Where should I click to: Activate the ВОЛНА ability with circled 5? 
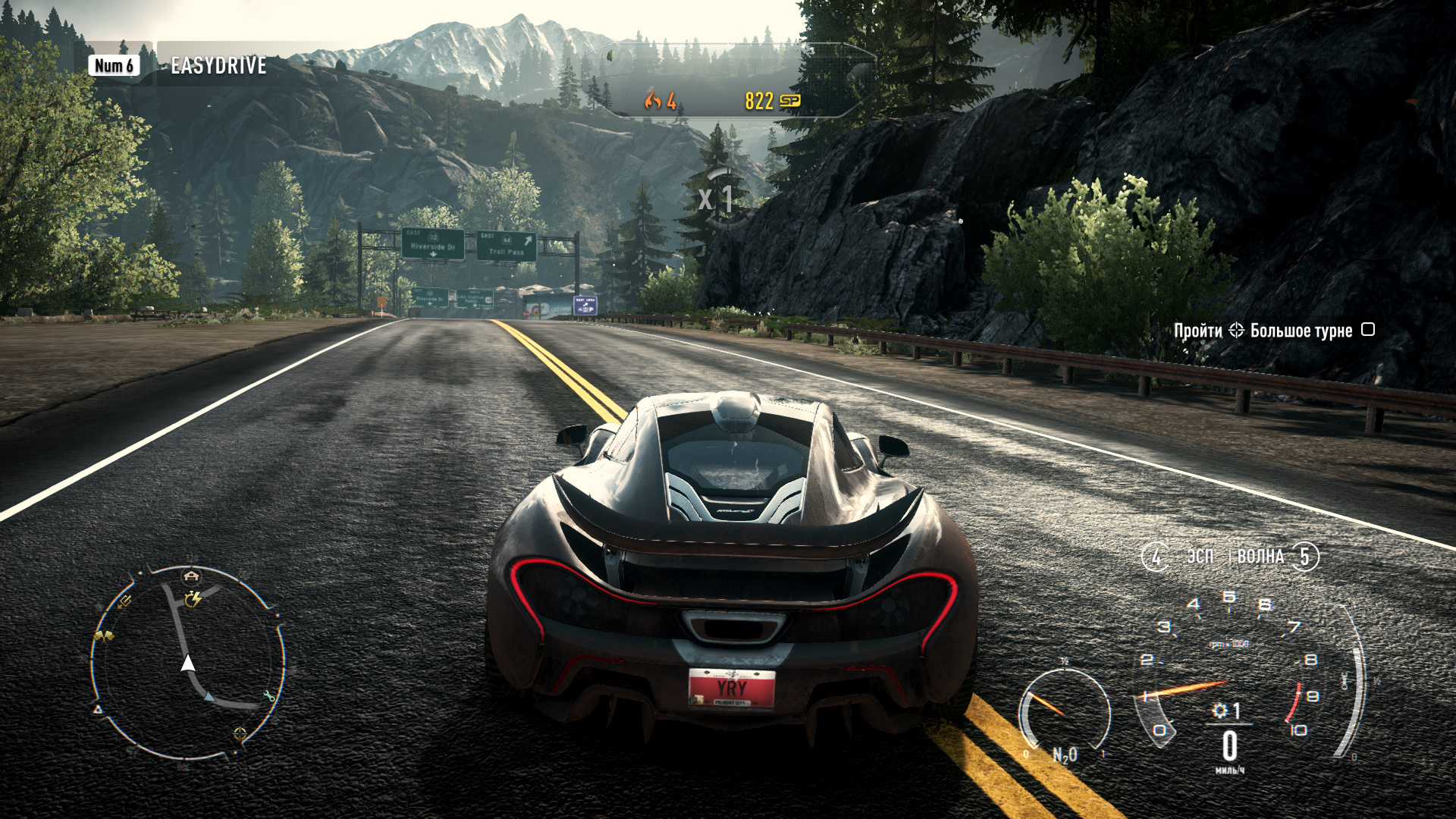click(1305, 556)
